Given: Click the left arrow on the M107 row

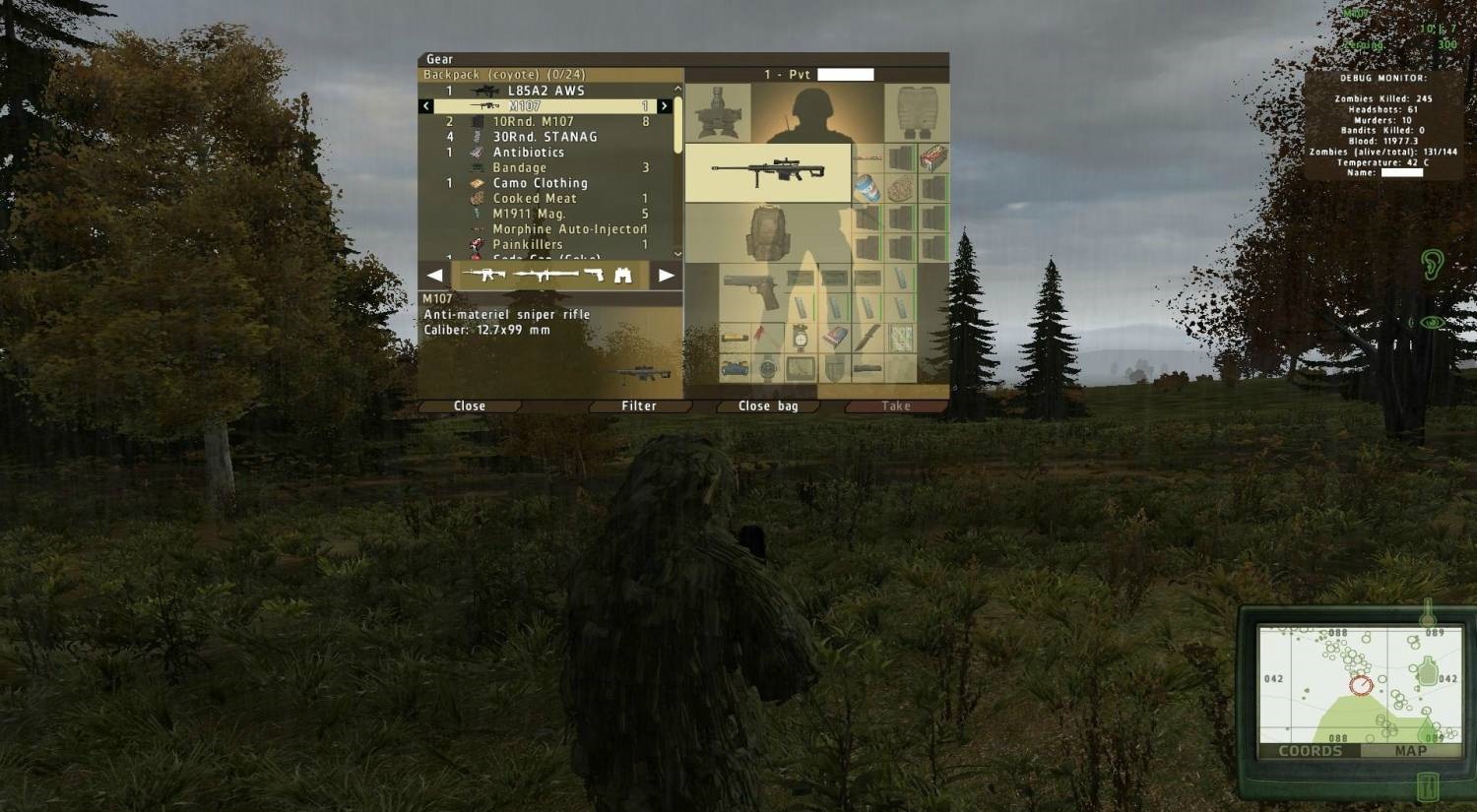Looking at the screenshot, I should pos(426,106).
